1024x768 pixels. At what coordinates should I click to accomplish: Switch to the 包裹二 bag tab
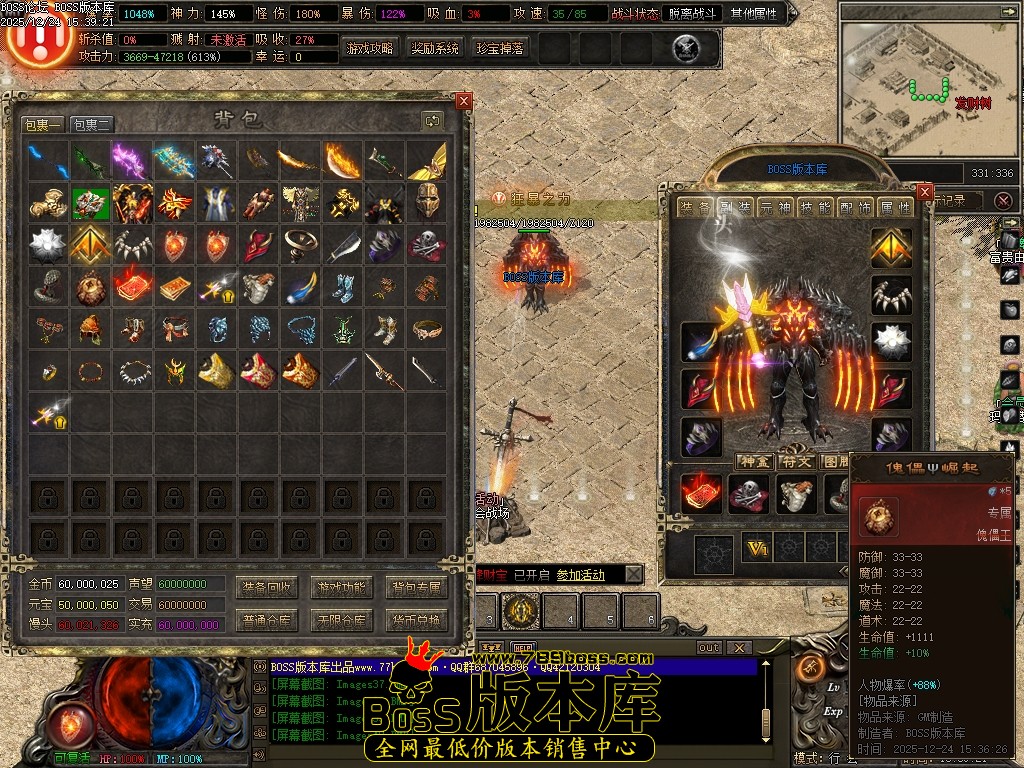[92, 124]
